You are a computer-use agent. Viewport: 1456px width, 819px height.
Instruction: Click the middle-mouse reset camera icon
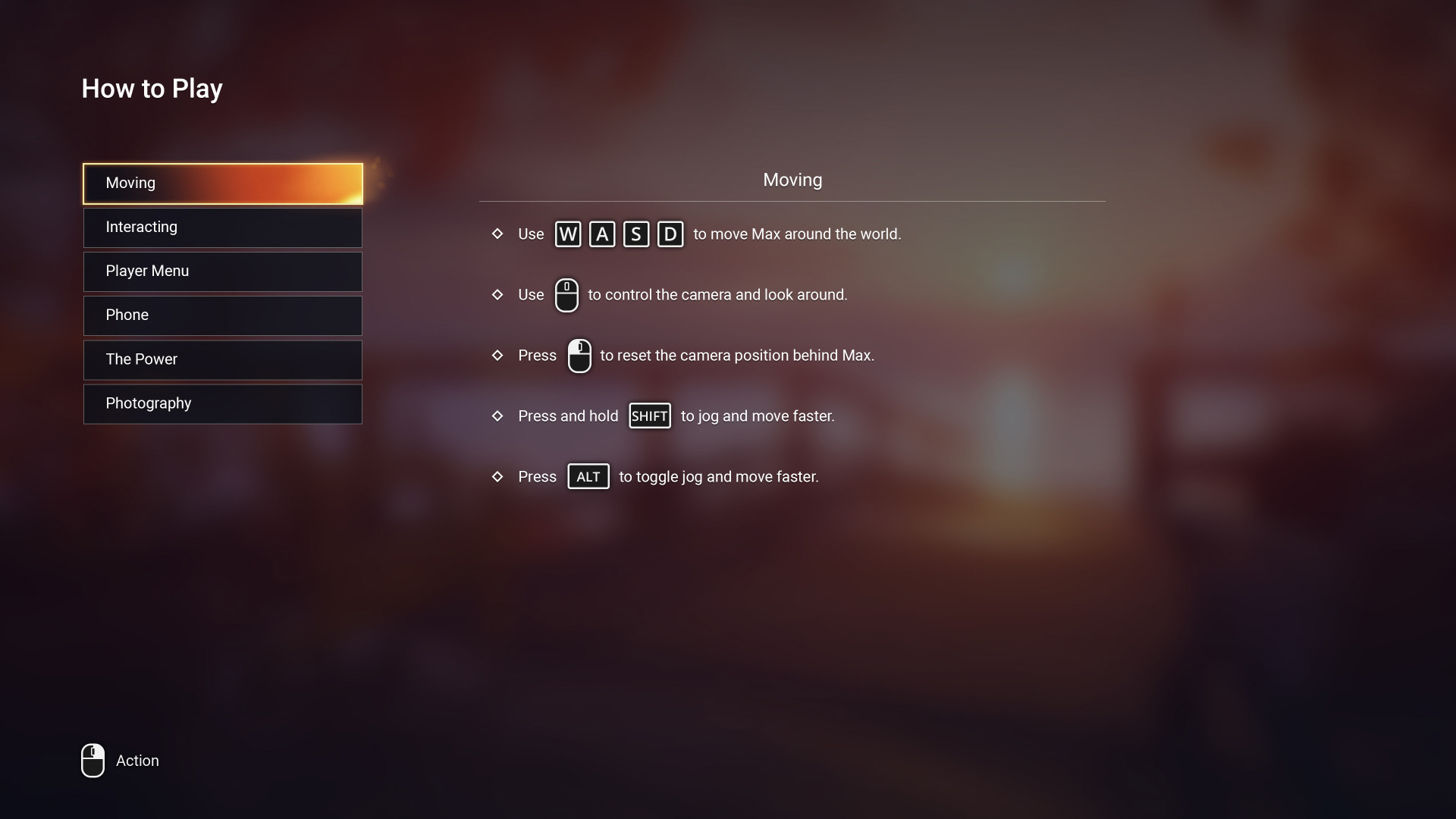(579, 356)
